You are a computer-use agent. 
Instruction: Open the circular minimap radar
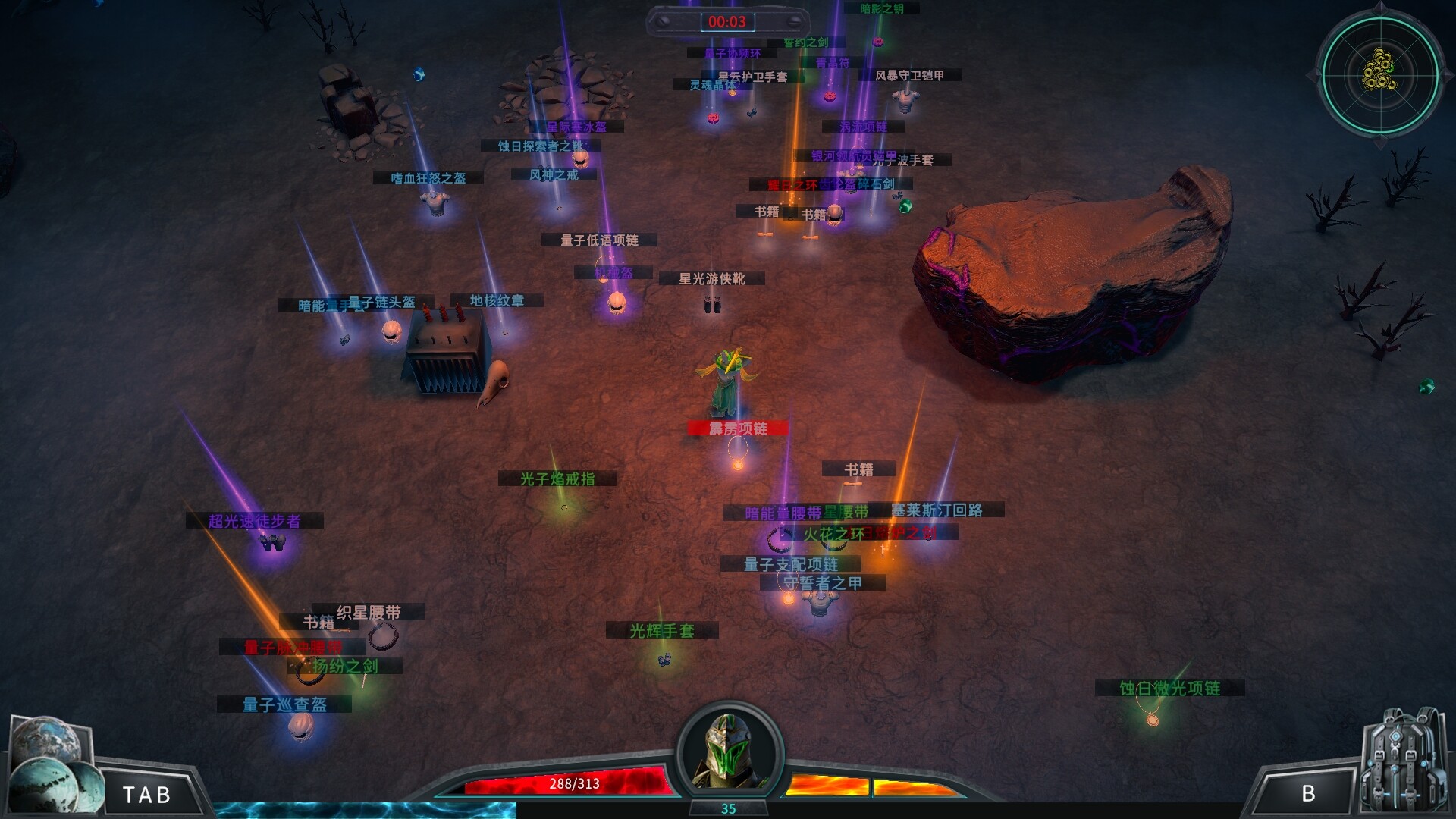[1380, 74]
